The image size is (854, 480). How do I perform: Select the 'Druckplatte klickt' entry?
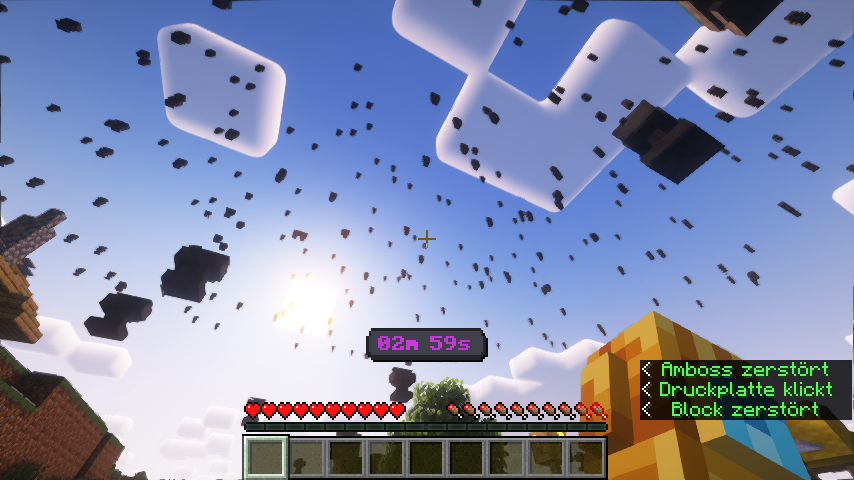click(745, 389)
